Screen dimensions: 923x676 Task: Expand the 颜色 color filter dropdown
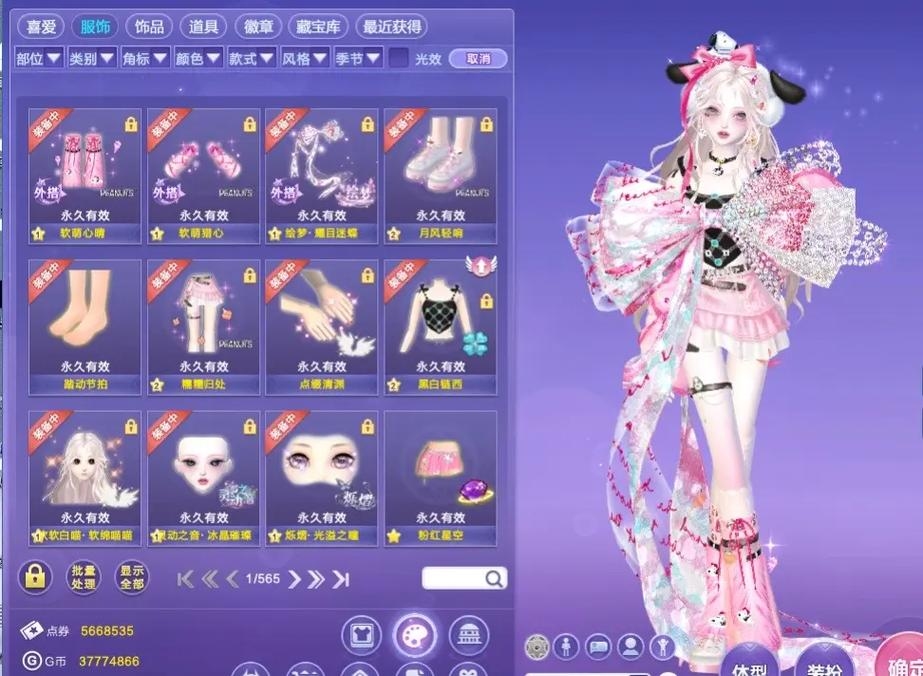click(x=198, y=59)
